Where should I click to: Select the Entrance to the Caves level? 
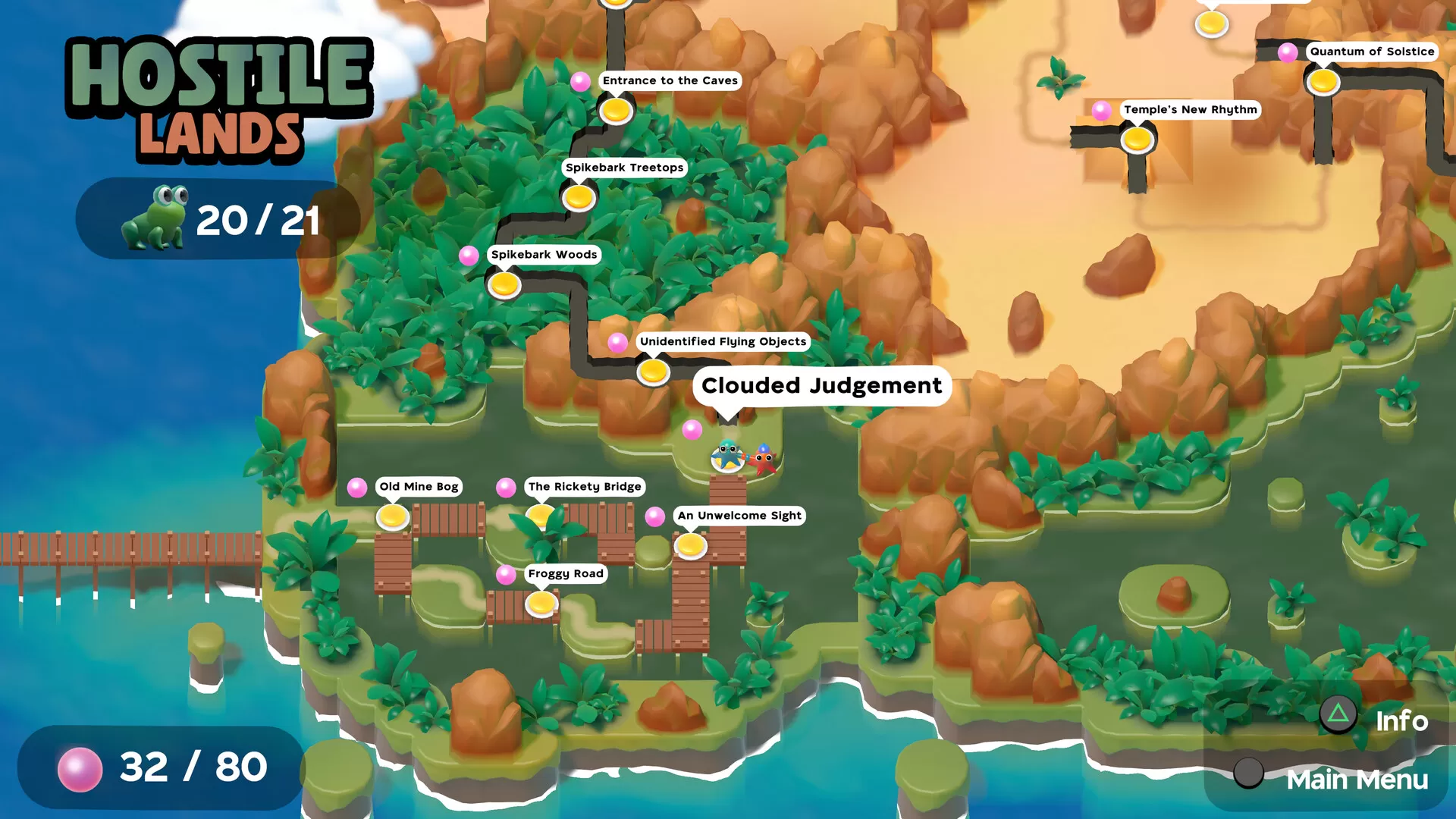tap(616, 111)
